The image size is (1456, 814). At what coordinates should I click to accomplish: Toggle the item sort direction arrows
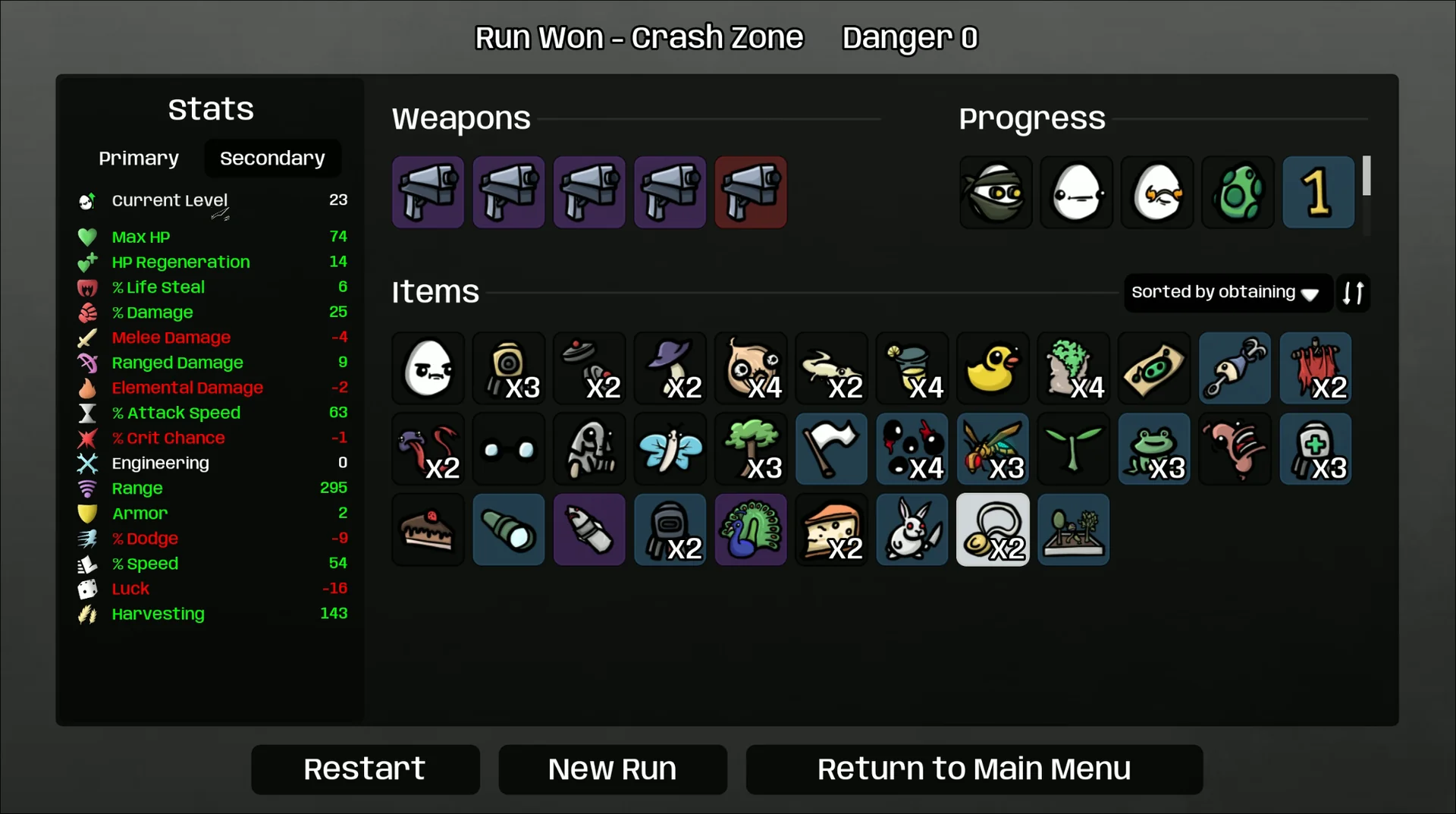pyautogui.click(x=1354, y=292)
